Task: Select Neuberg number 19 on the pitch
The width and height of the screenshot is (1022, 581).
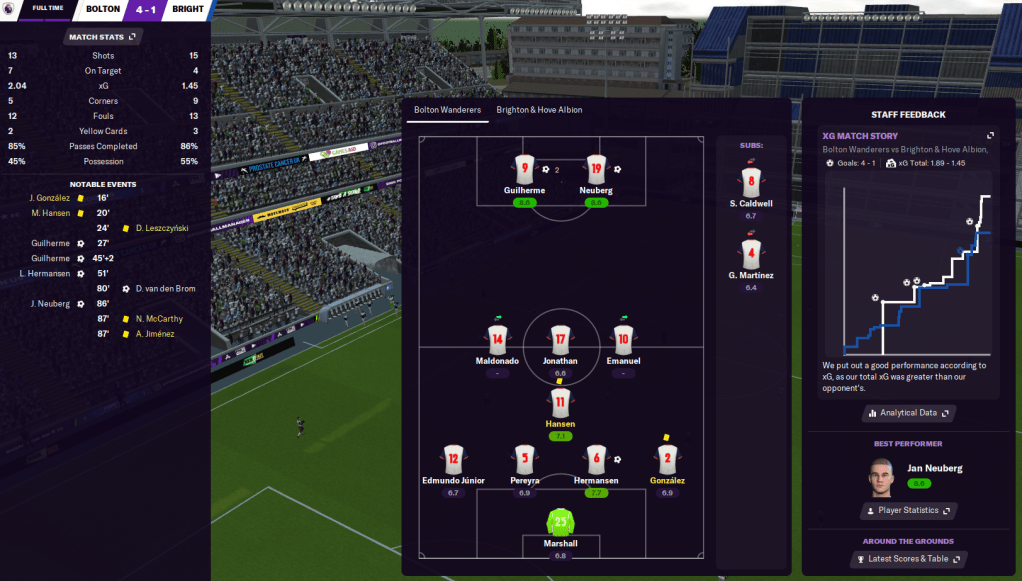Action: (596, 169)
